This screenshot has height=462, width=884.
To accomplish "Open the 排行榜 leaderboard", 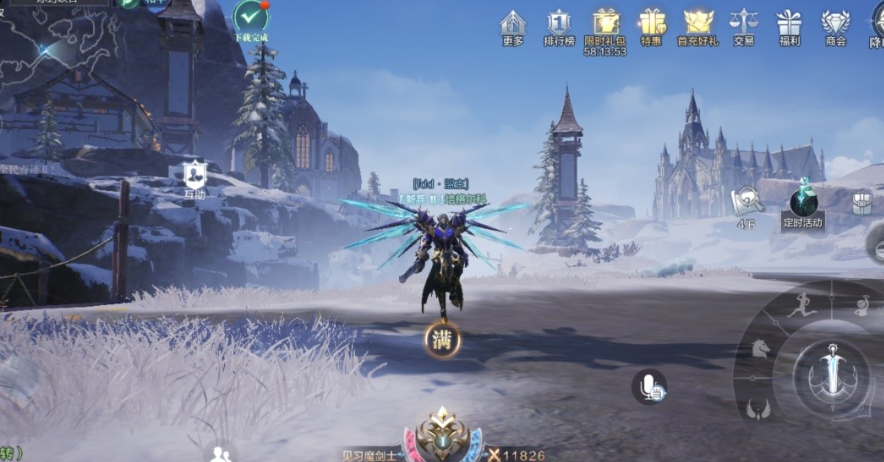I will 559,26.
